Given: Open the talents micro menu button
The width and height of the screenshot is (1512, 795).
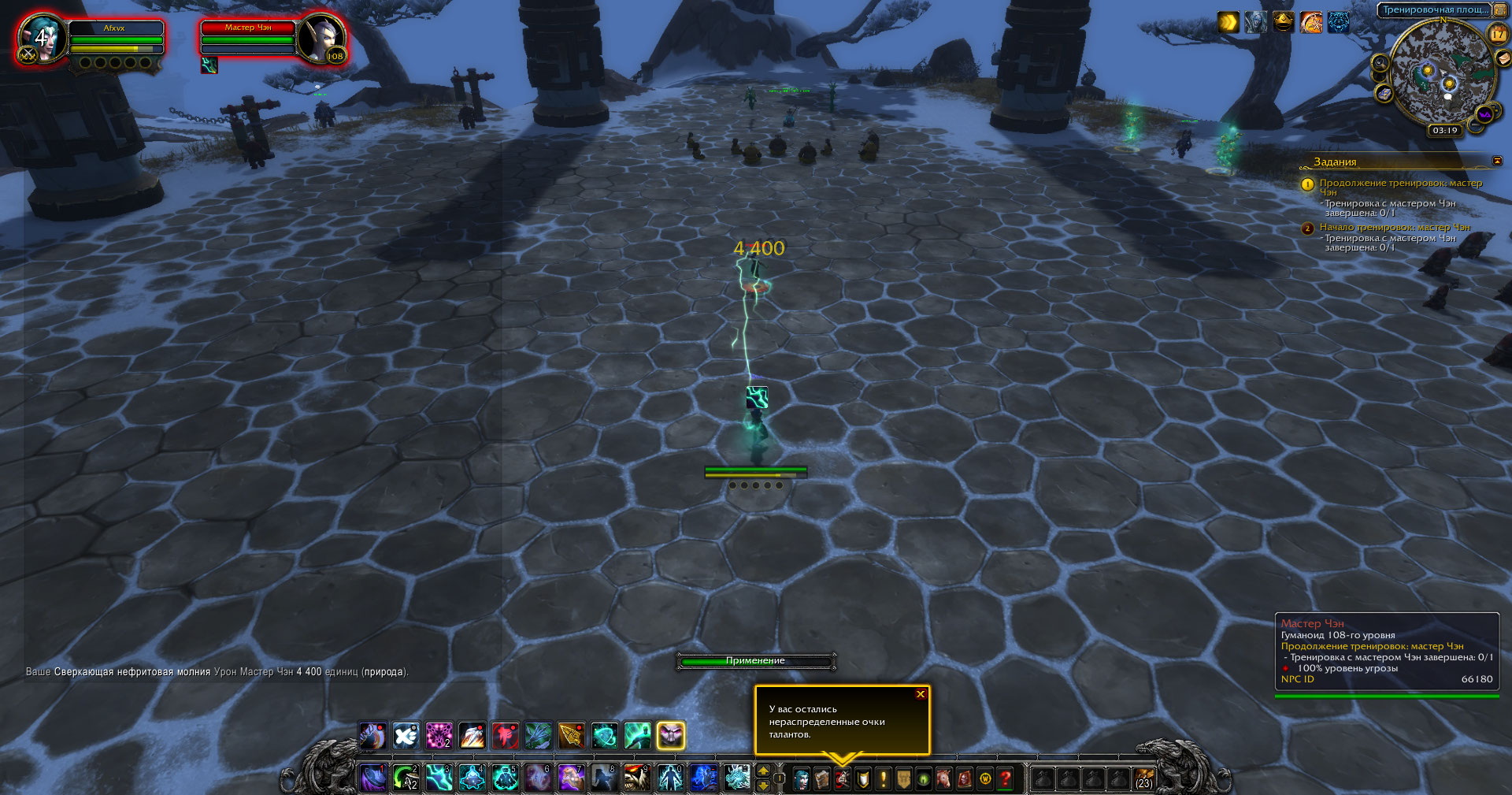Looking at the screenshot, I should pyautogui.click(x=843, y=779).
